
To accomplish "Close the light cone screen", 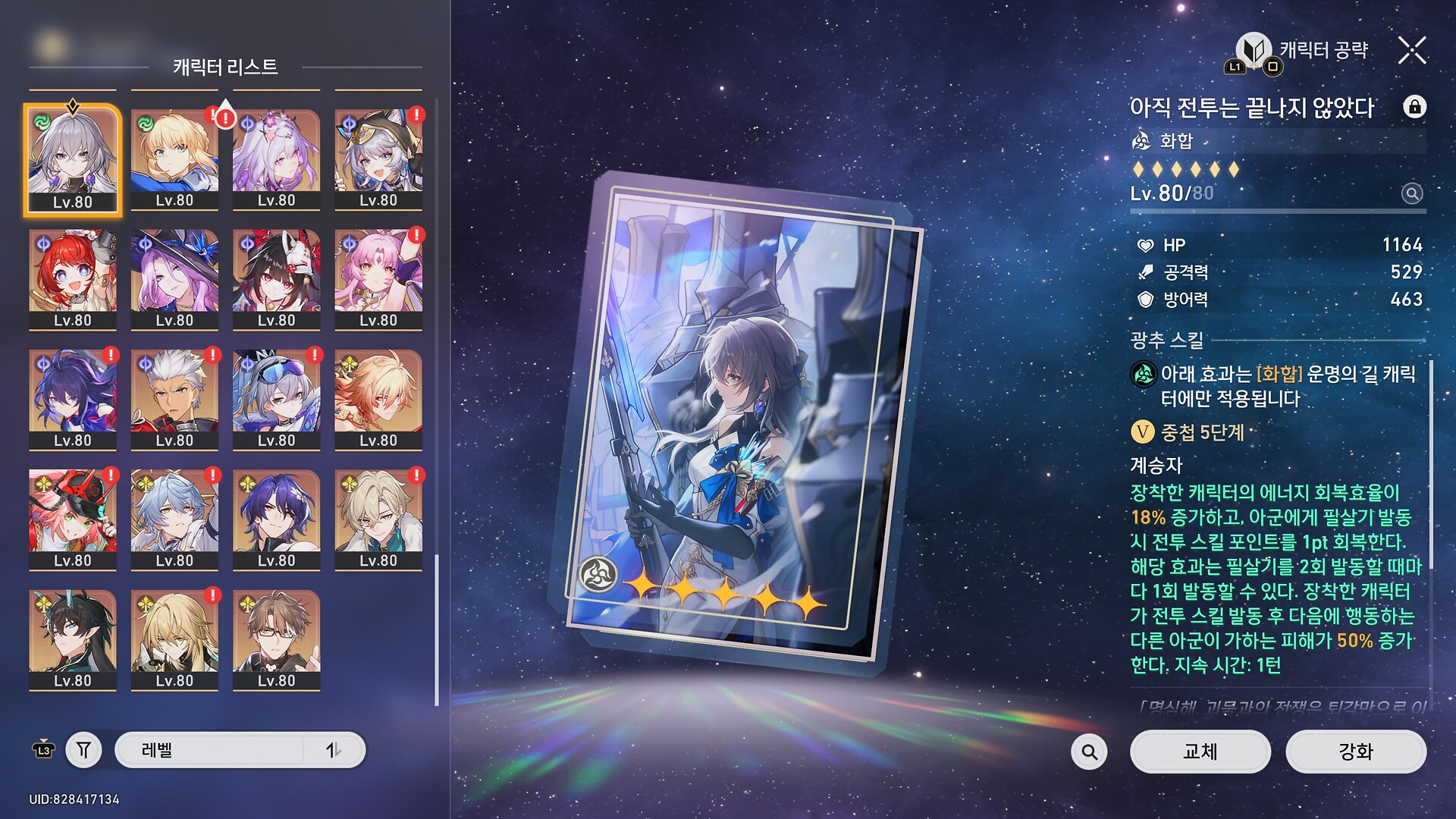I will click(1411, 51).
